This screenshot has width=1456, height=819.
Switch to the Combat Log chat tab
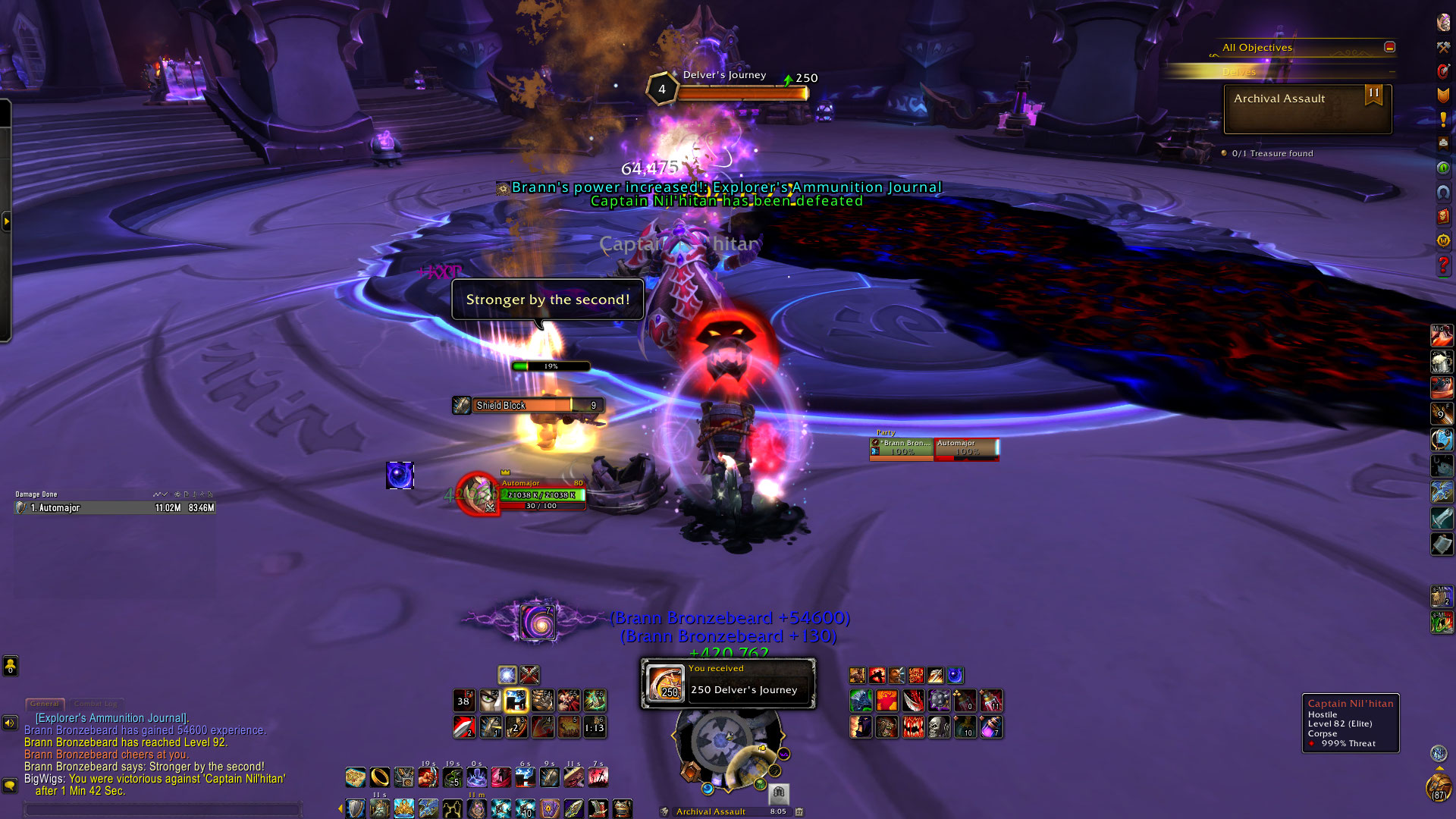[96, 704]
